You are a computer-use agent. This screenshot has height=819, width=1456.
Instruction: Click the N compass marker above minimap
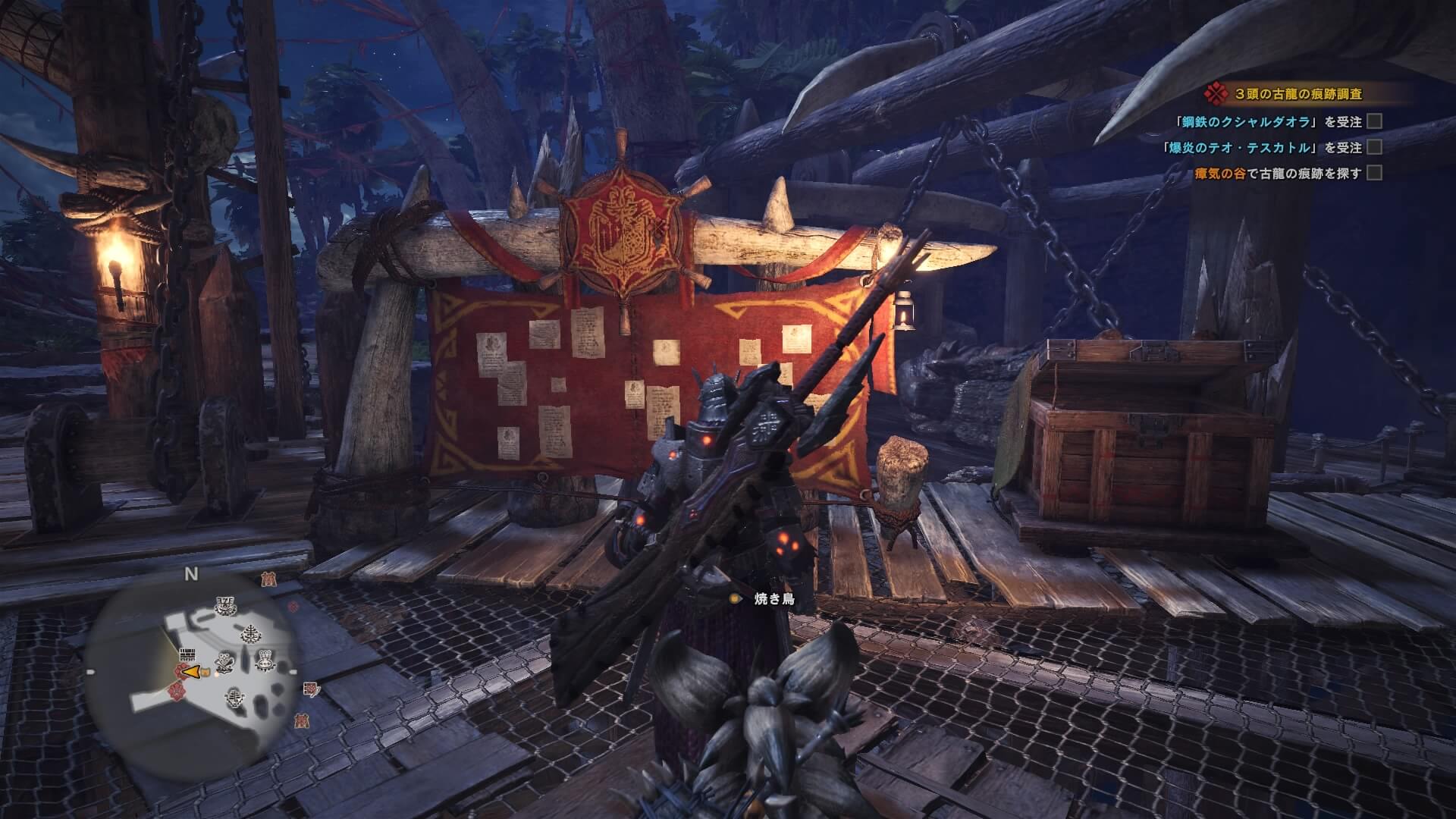[x=190, y=574]
